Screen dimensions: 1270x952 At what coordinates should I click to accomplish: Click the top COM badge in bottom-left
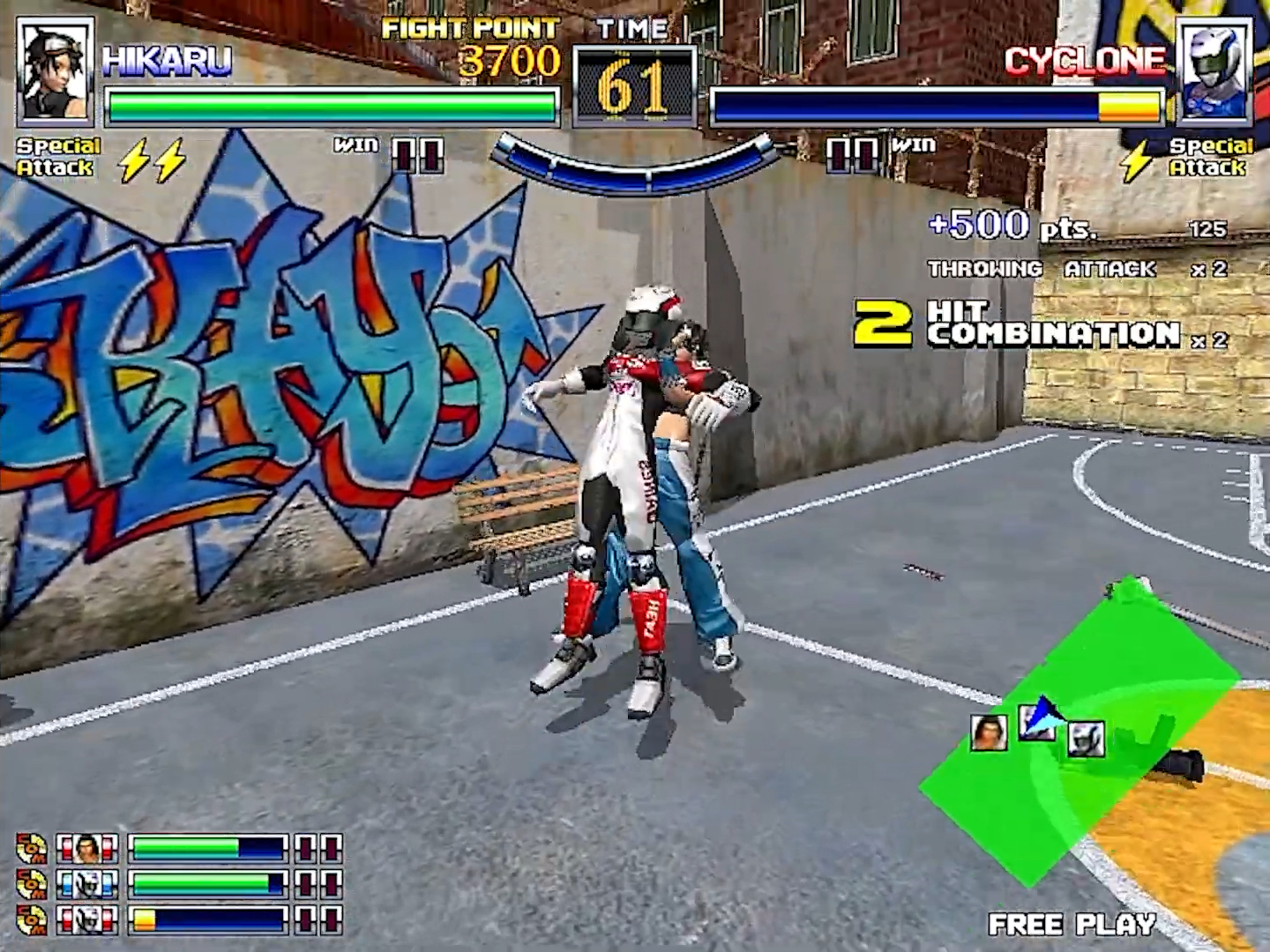pos(29,849)
